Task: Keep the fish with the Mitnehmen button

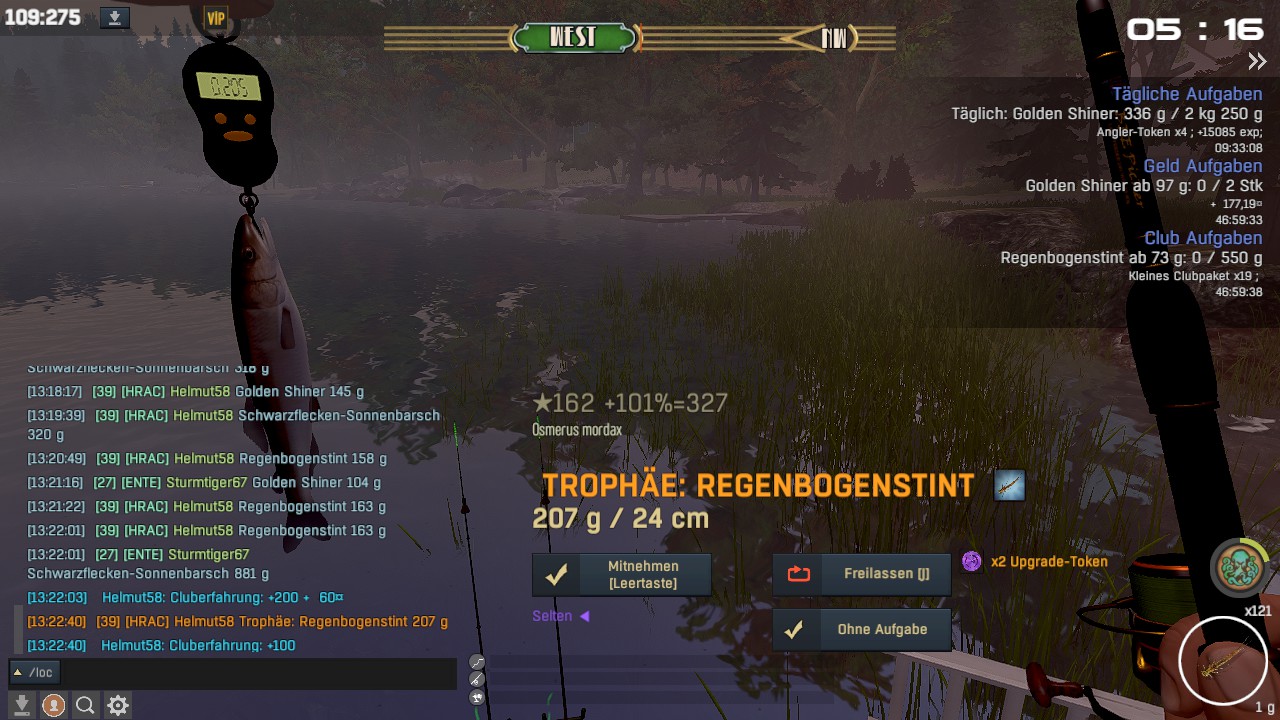Action: tap(621, 575)
